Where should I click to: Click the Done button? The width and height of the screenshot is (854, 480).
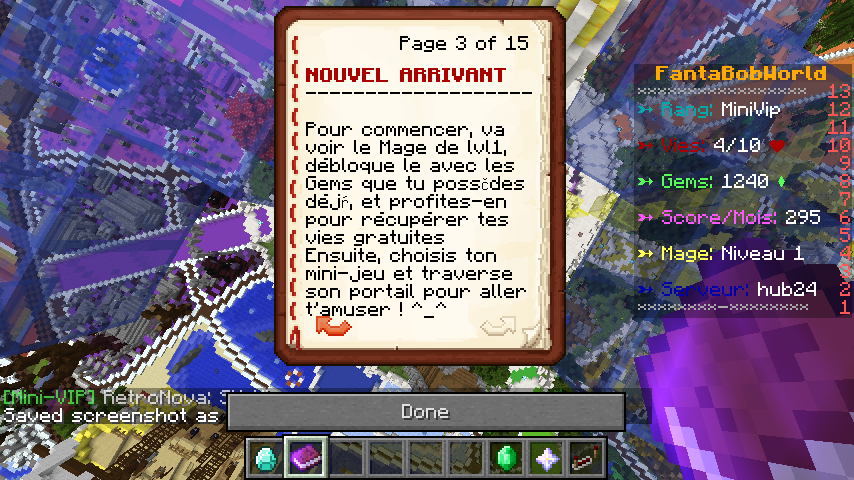(x=425, y=411)
